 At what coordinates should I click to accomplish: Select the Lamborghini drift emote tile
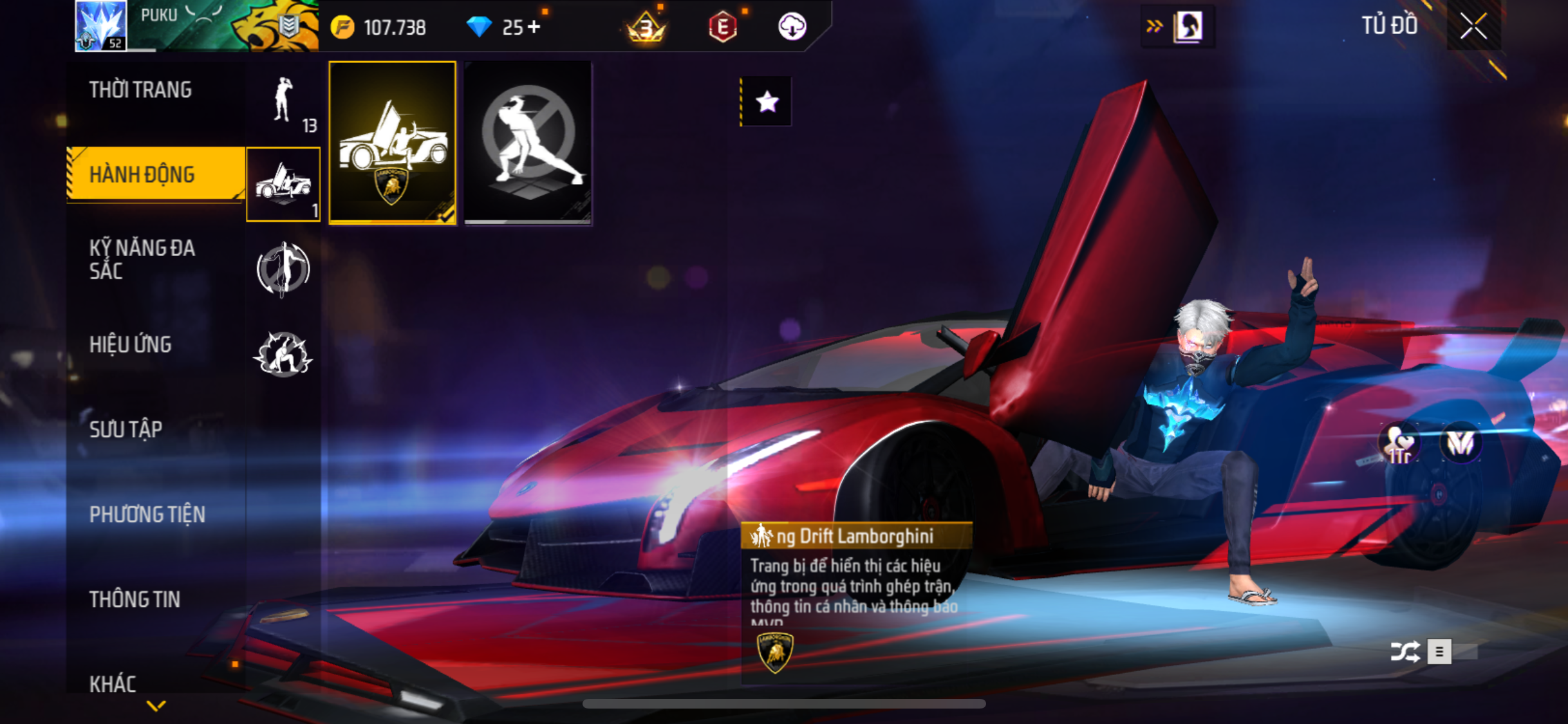[x=392, y=143]
